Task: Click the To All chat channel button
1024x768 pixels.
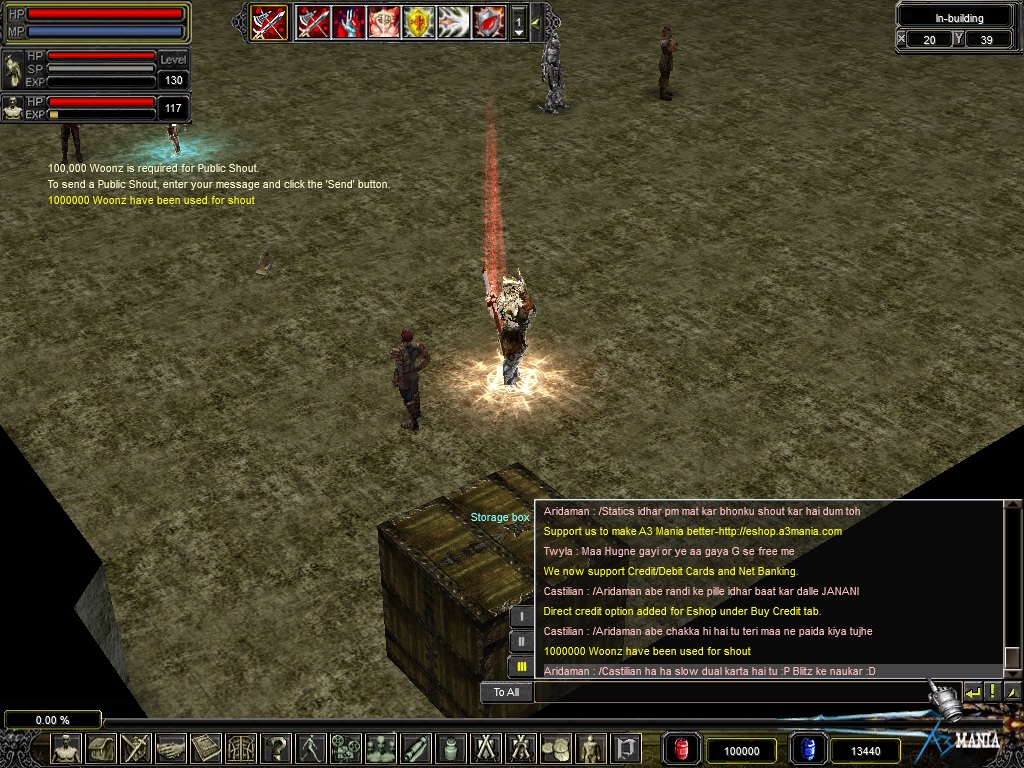Action: pos(506,692)
